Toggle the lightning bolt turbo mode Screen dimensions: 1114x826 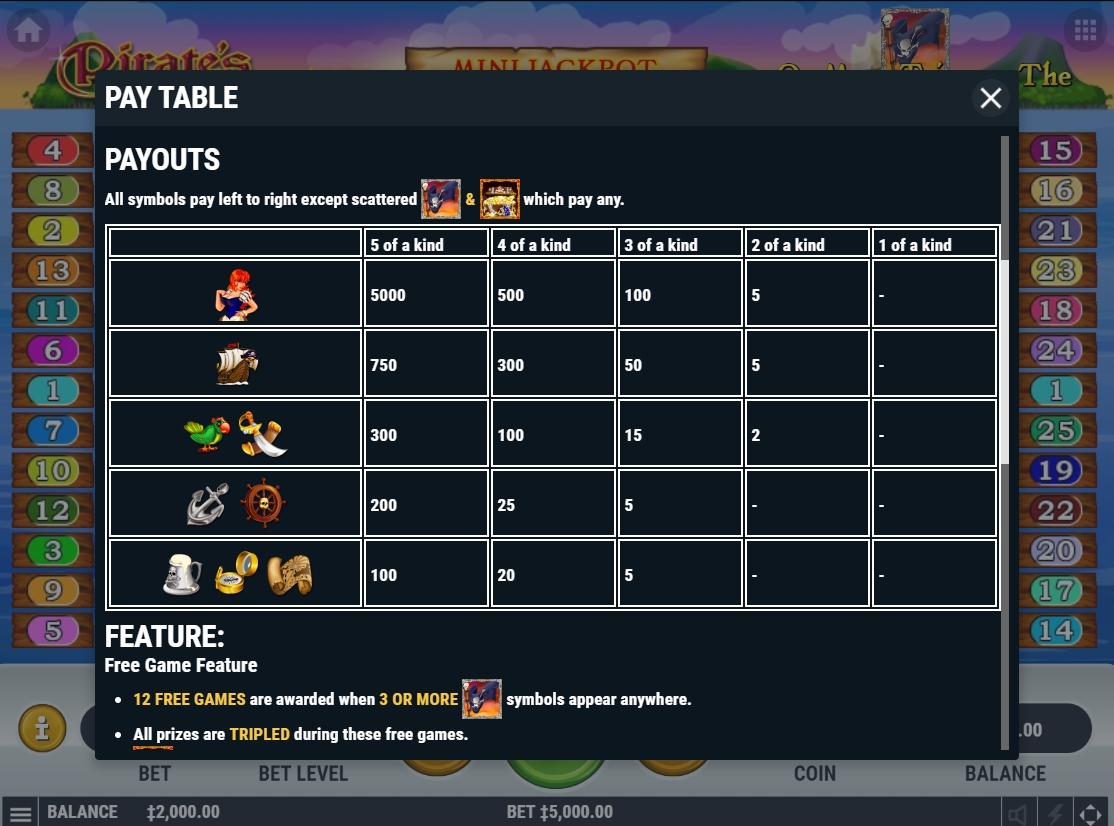click(1055, 813)
